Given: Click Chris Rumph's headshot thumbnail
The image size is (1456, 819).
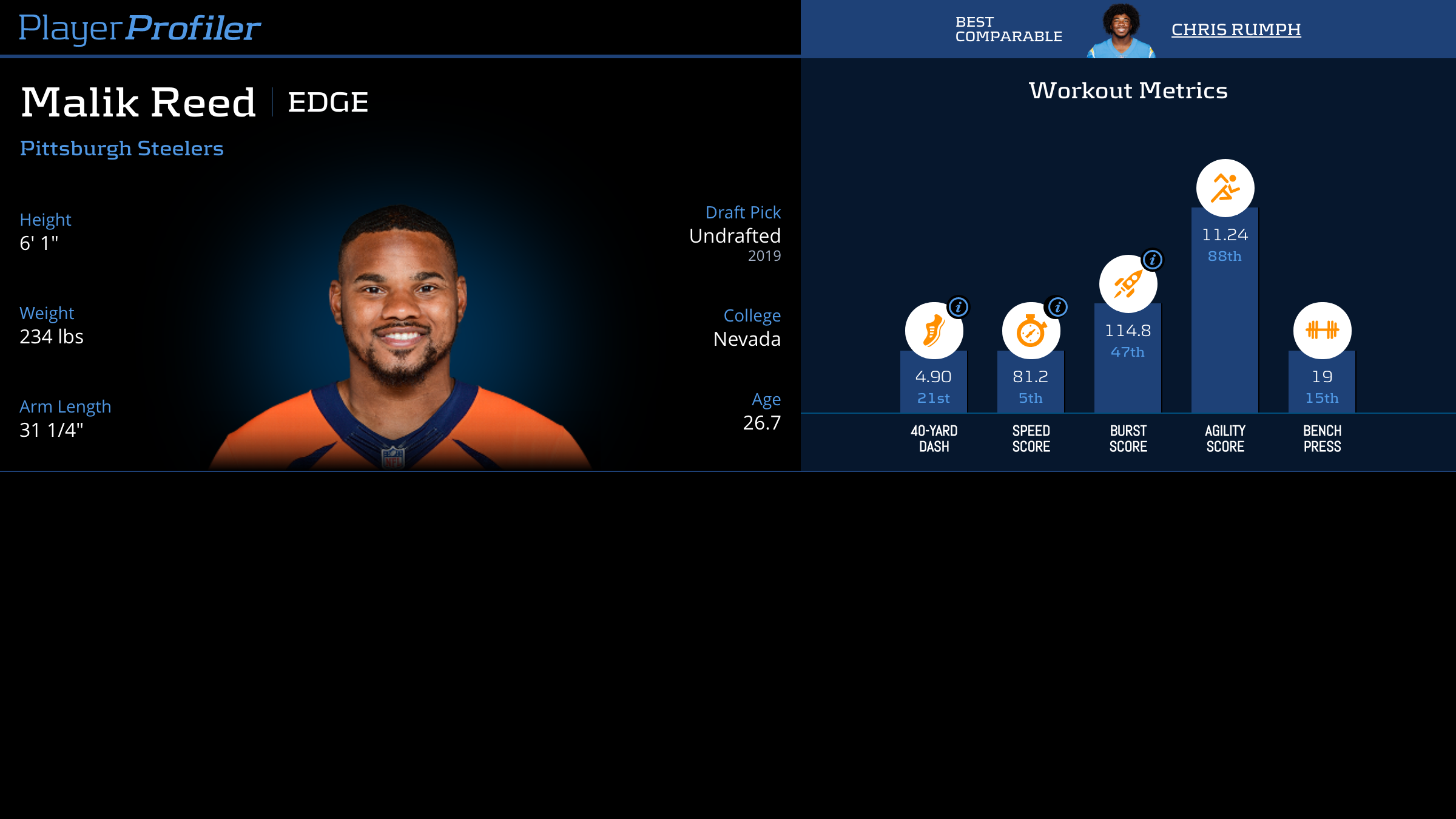Looking at the screenshot, I should [x=1121, y=30].
